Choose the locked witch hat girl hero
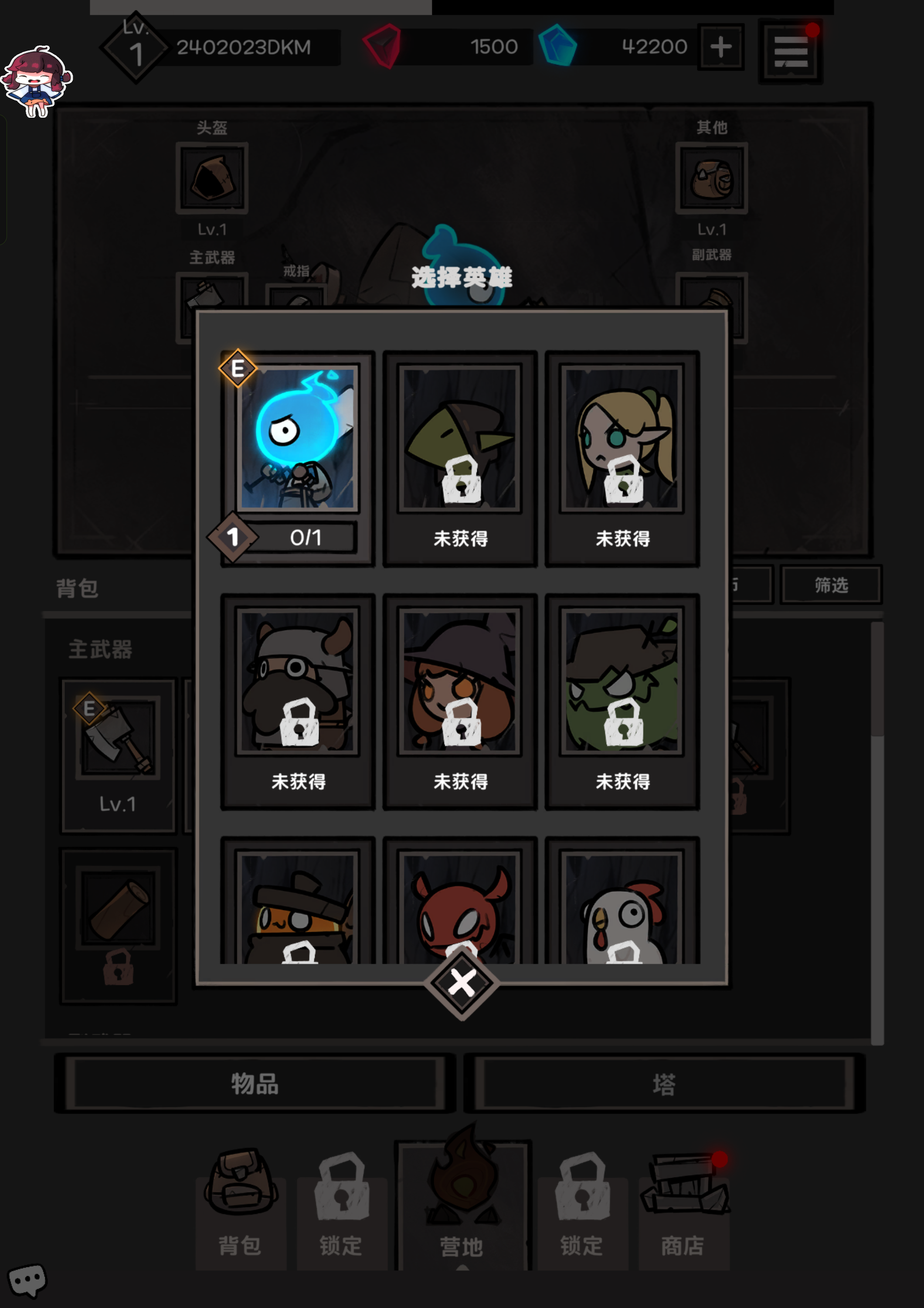The width and height of the screenshot is (924, 1308). pyautogui.click(x=460, y=682)
